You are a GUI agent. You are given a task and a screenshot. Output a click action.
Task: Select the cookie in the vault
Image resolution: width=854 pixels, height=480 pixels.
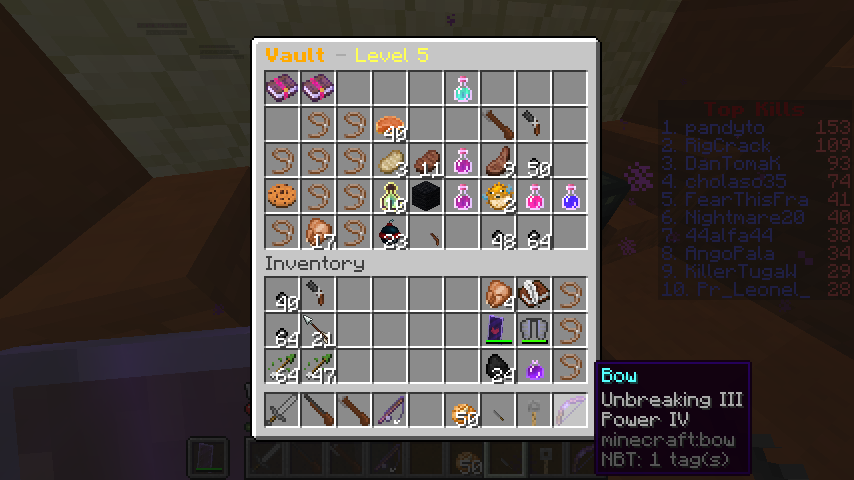(282, 196)
